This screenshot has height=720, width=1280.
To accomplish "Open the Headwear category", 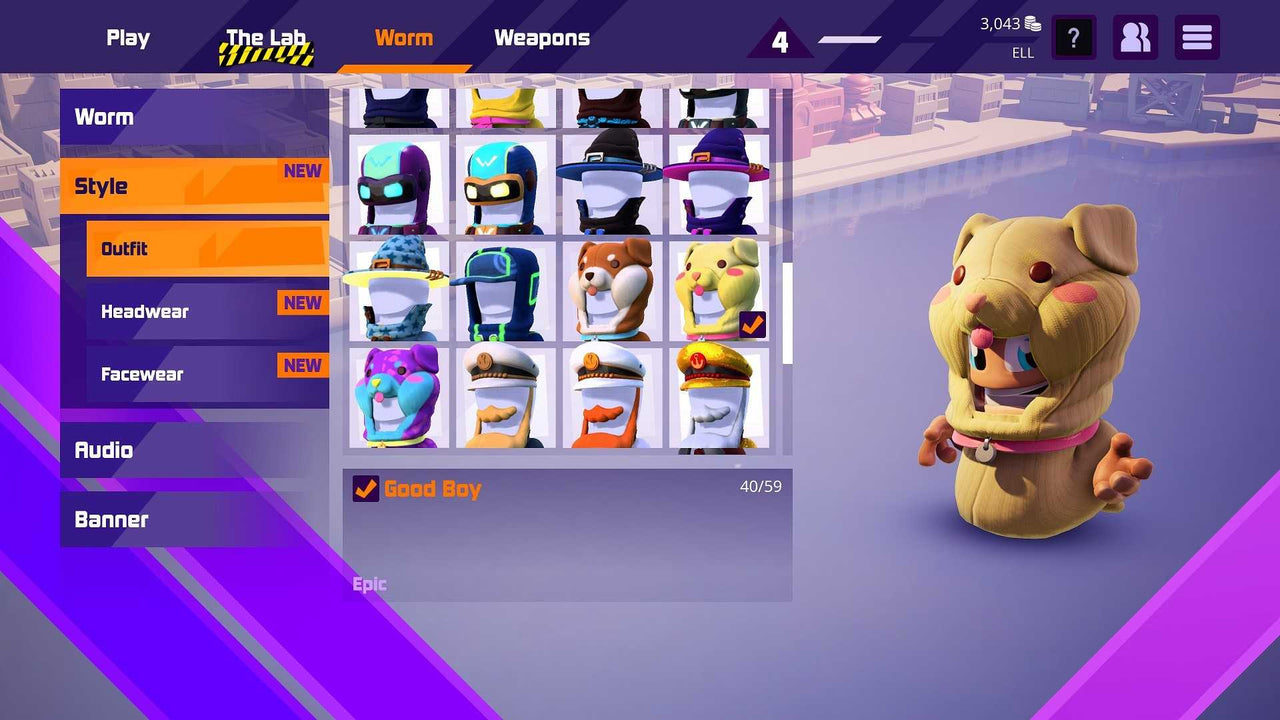I will tap(144, 311).
